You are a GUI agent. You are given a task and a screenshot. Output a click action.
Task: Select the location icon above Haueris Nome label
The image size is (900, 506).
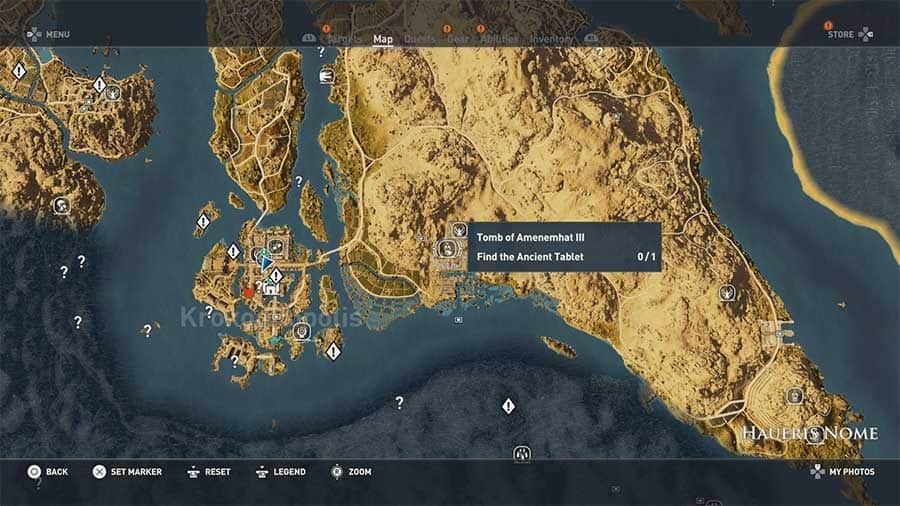tap(795, 396)
